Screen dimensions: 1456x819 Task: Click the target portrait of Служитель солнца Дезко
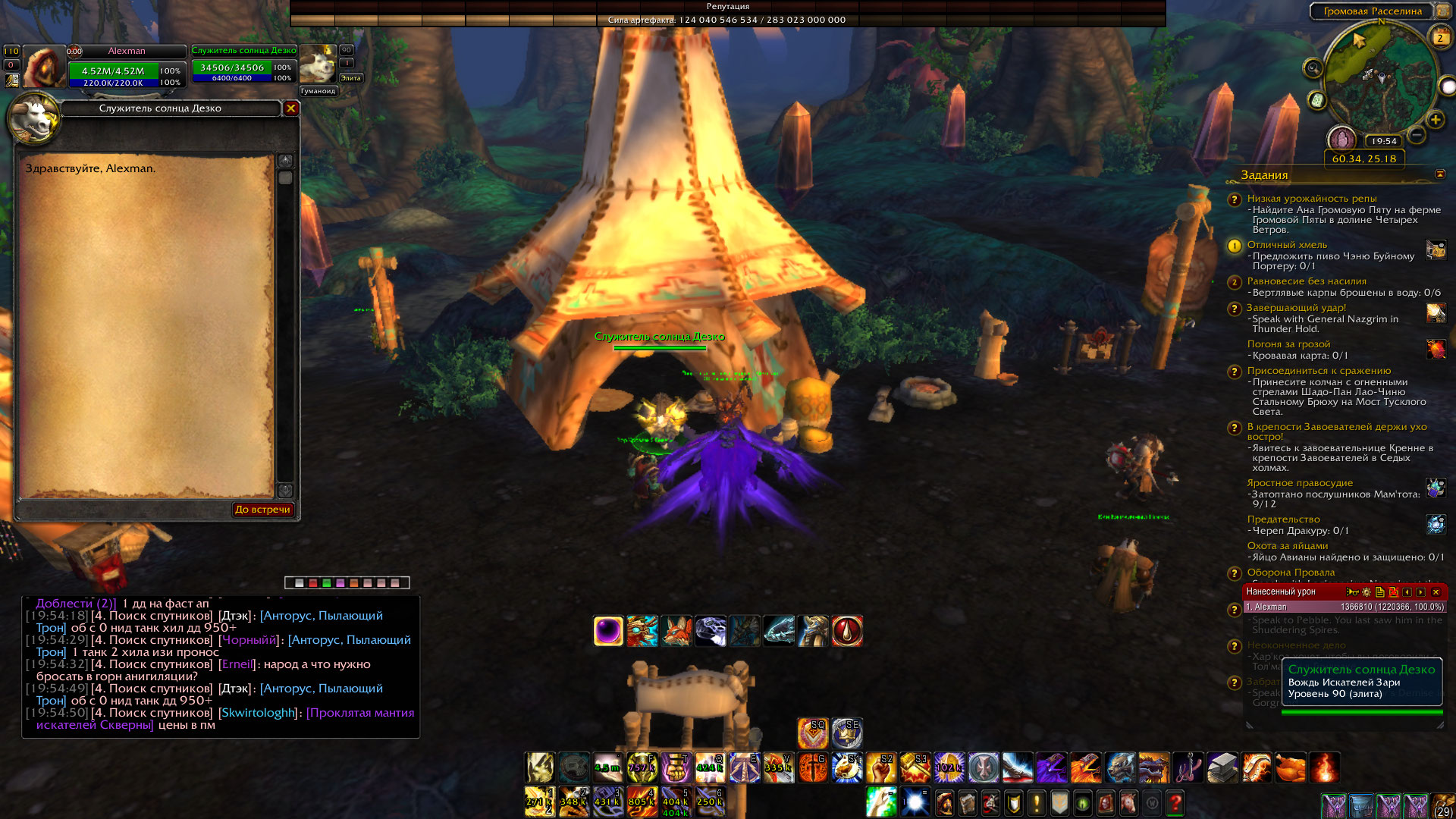tap(318, 65)
